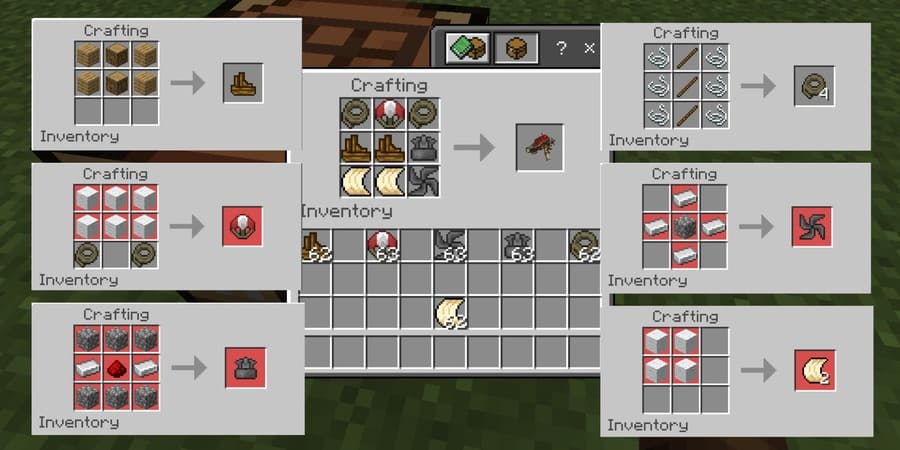
Task: Close the crafting window
Action: tap(589, 48)
